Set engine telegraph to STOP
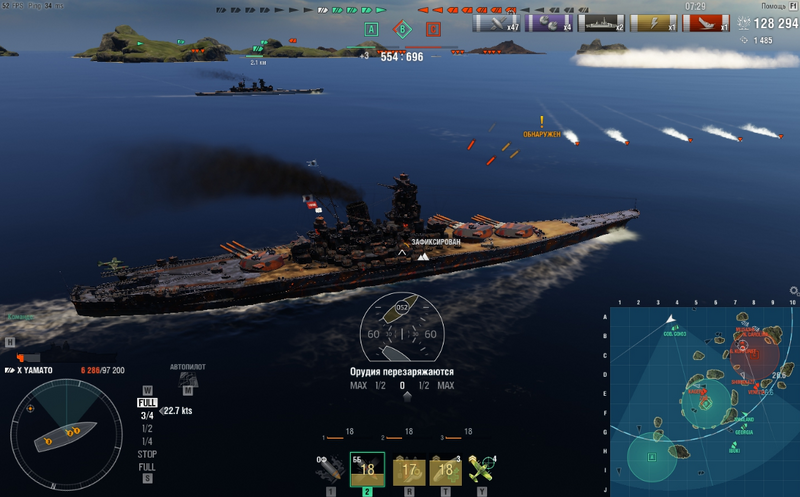 [147, 454]
